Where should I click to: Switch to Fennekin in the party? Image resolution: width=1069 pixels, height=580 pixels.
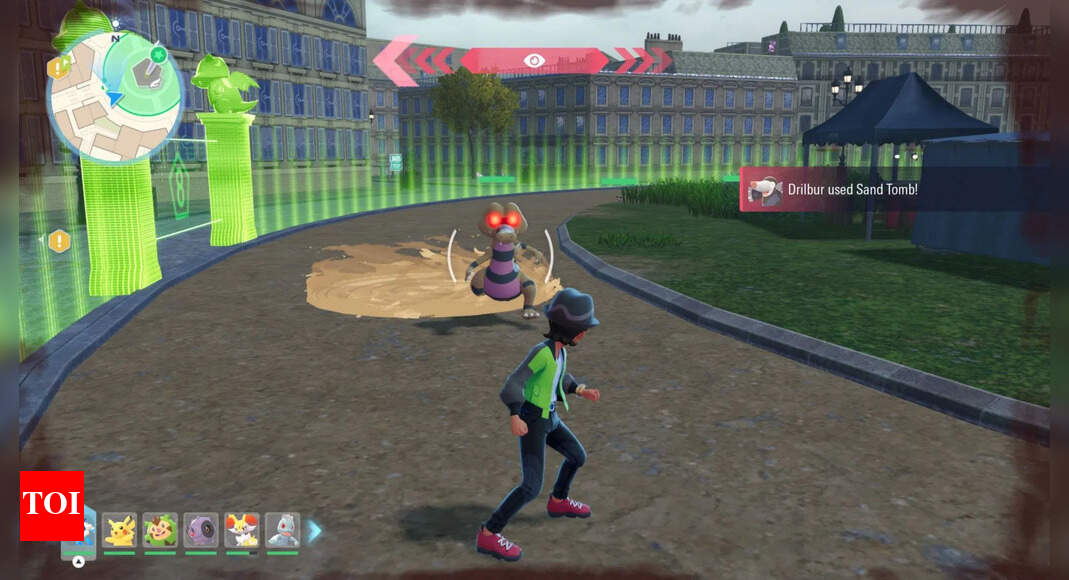click(242, 530)
